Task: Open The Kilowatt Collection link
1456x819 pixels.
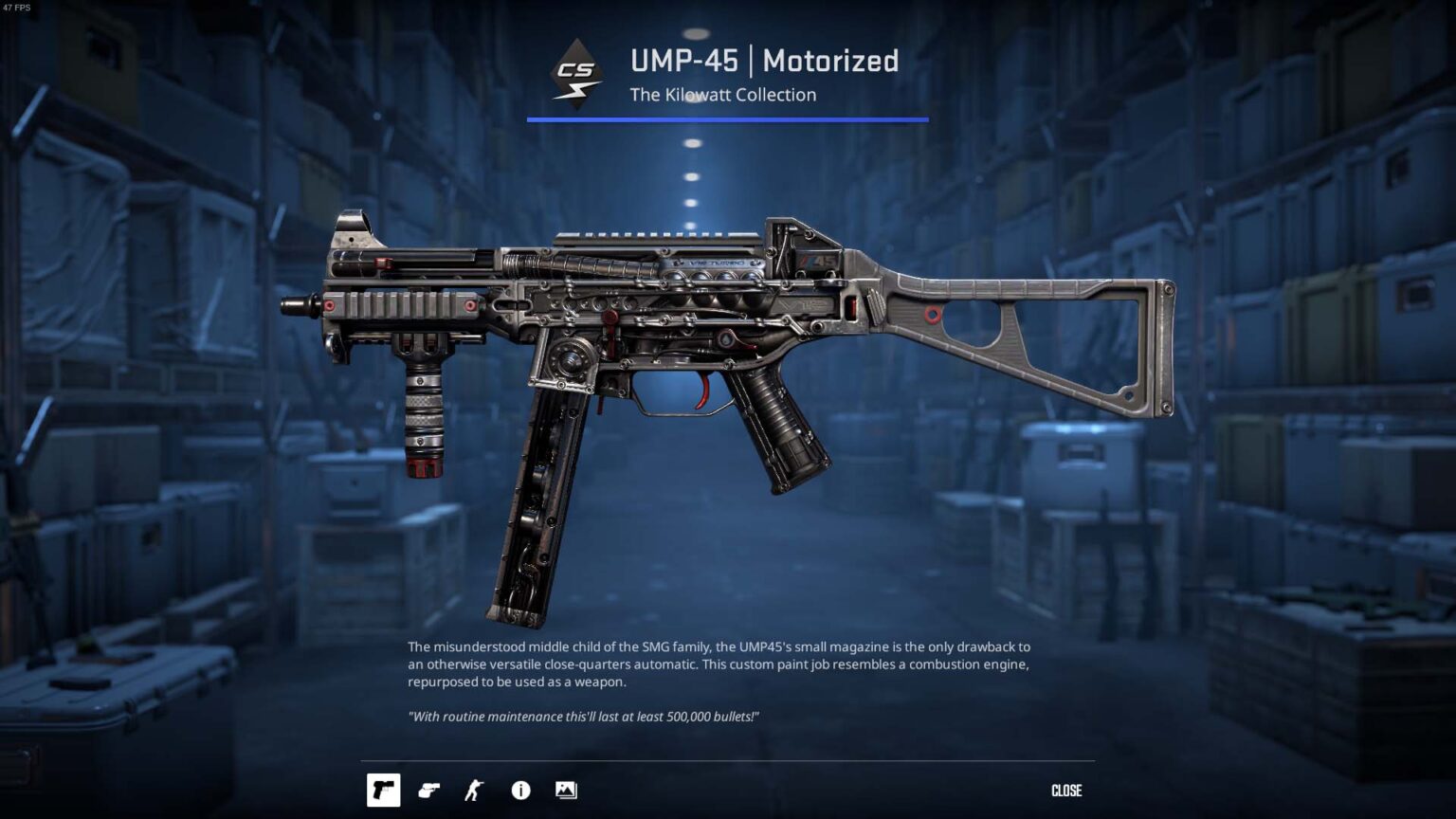Action: click(723, 95)
